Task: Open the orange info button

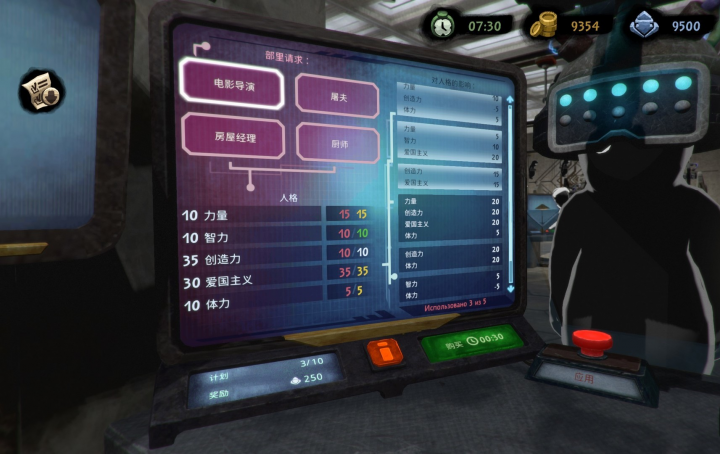Action: coord(384,352)
